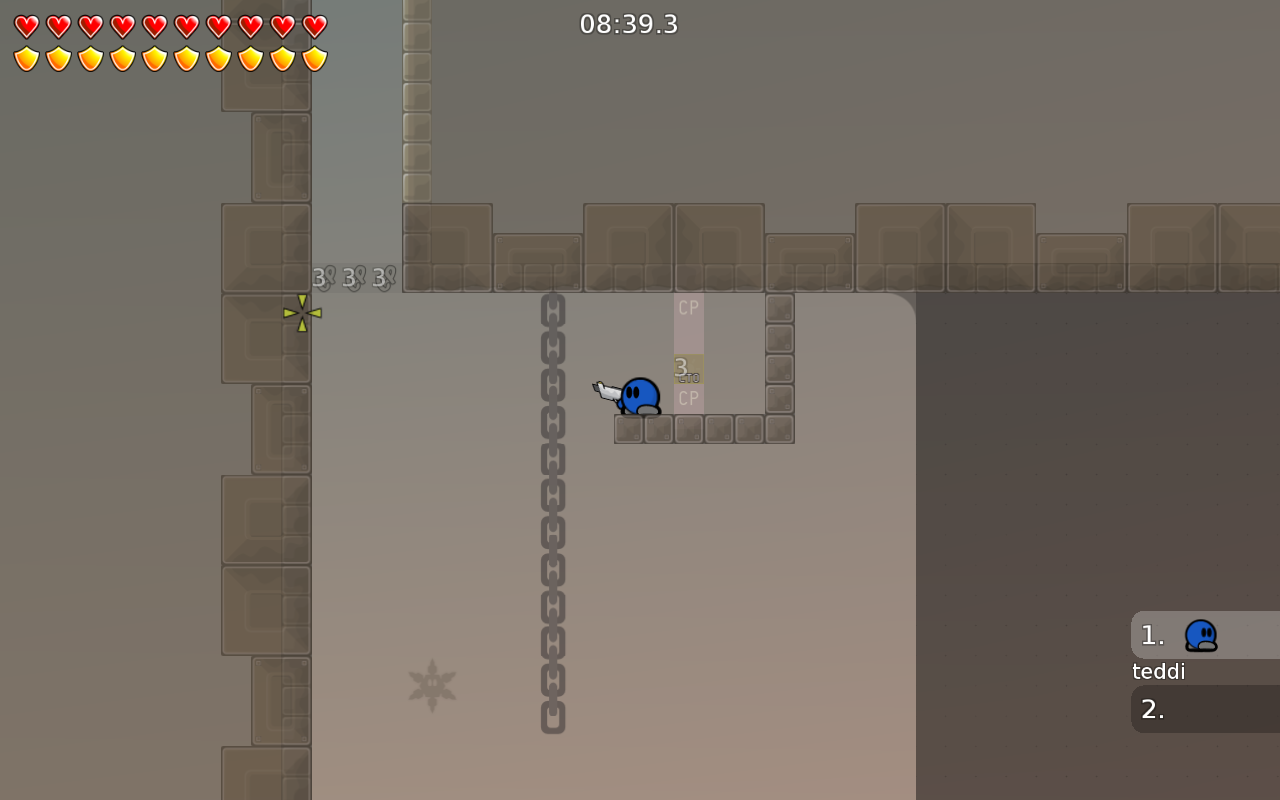Click the yellow crosshair marker near the left wall
1280x800 pixels.
(301, 314)
